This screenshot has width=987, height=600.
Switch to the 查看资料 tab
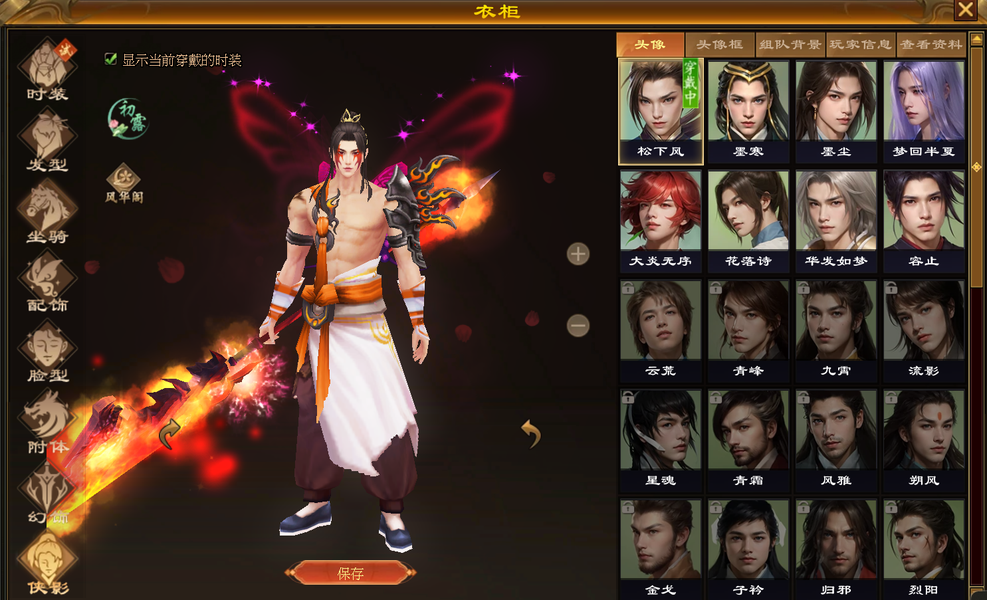[x=930, y=45]
